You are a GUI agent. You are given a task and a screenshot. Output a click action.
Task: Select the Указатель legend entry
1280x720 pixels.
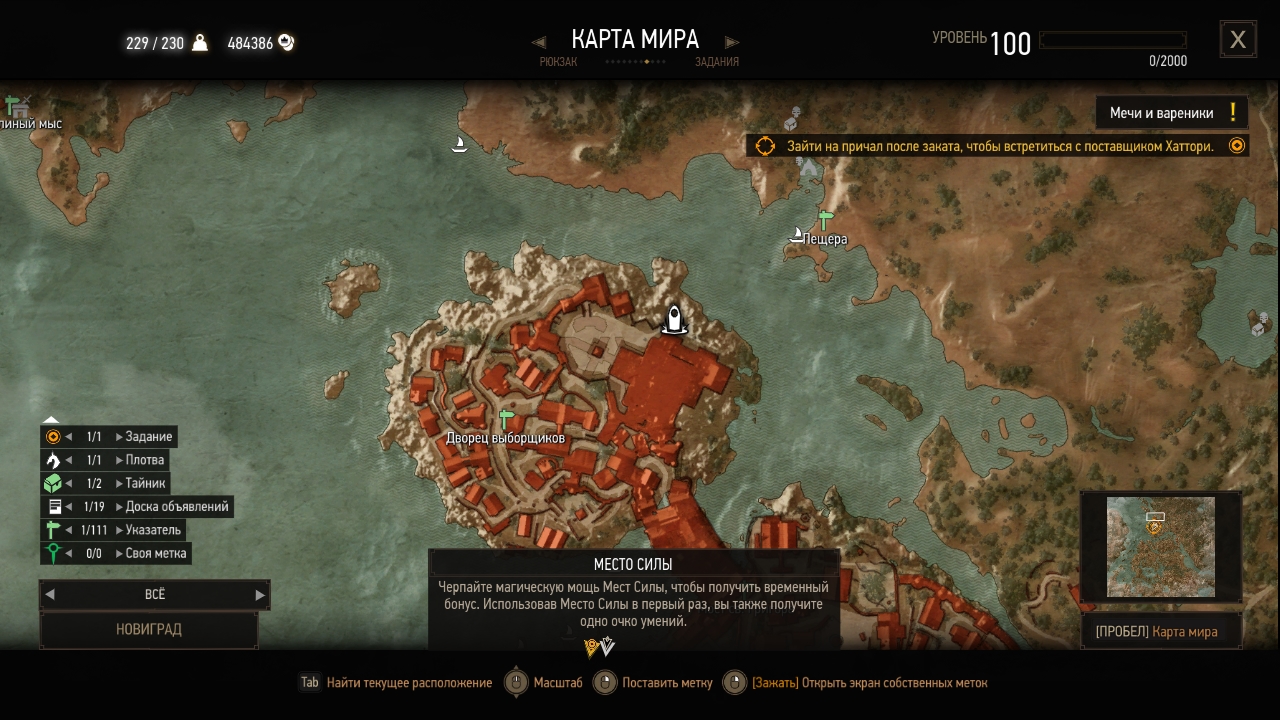[153, 530]
